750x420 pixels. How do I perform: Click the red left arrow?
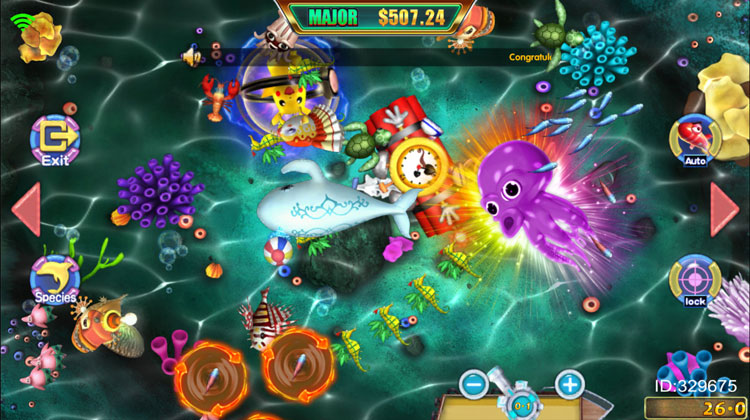(x=25, y=209)
